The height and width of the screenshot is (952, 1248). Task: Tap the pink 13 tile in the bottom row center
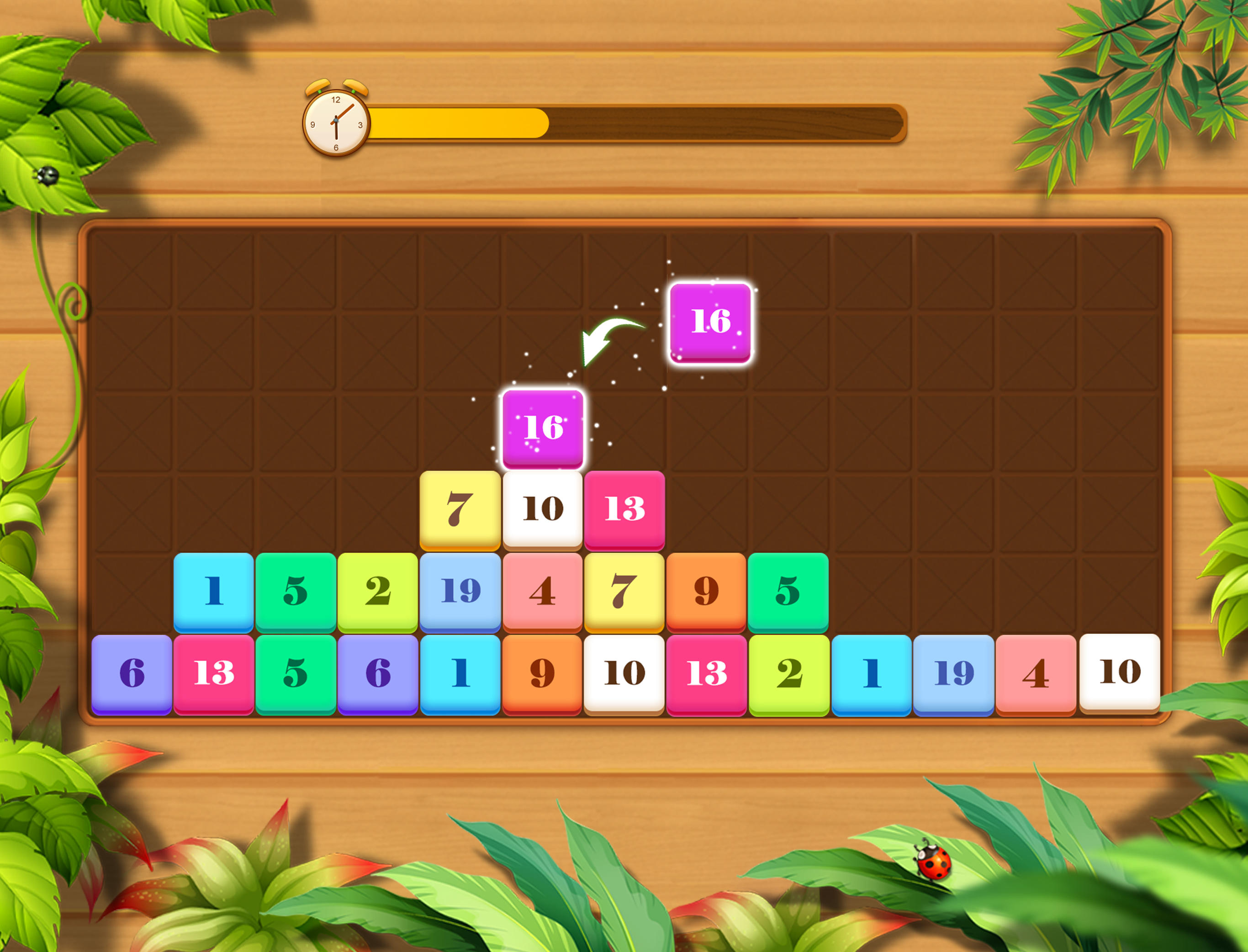coord(705,672)
